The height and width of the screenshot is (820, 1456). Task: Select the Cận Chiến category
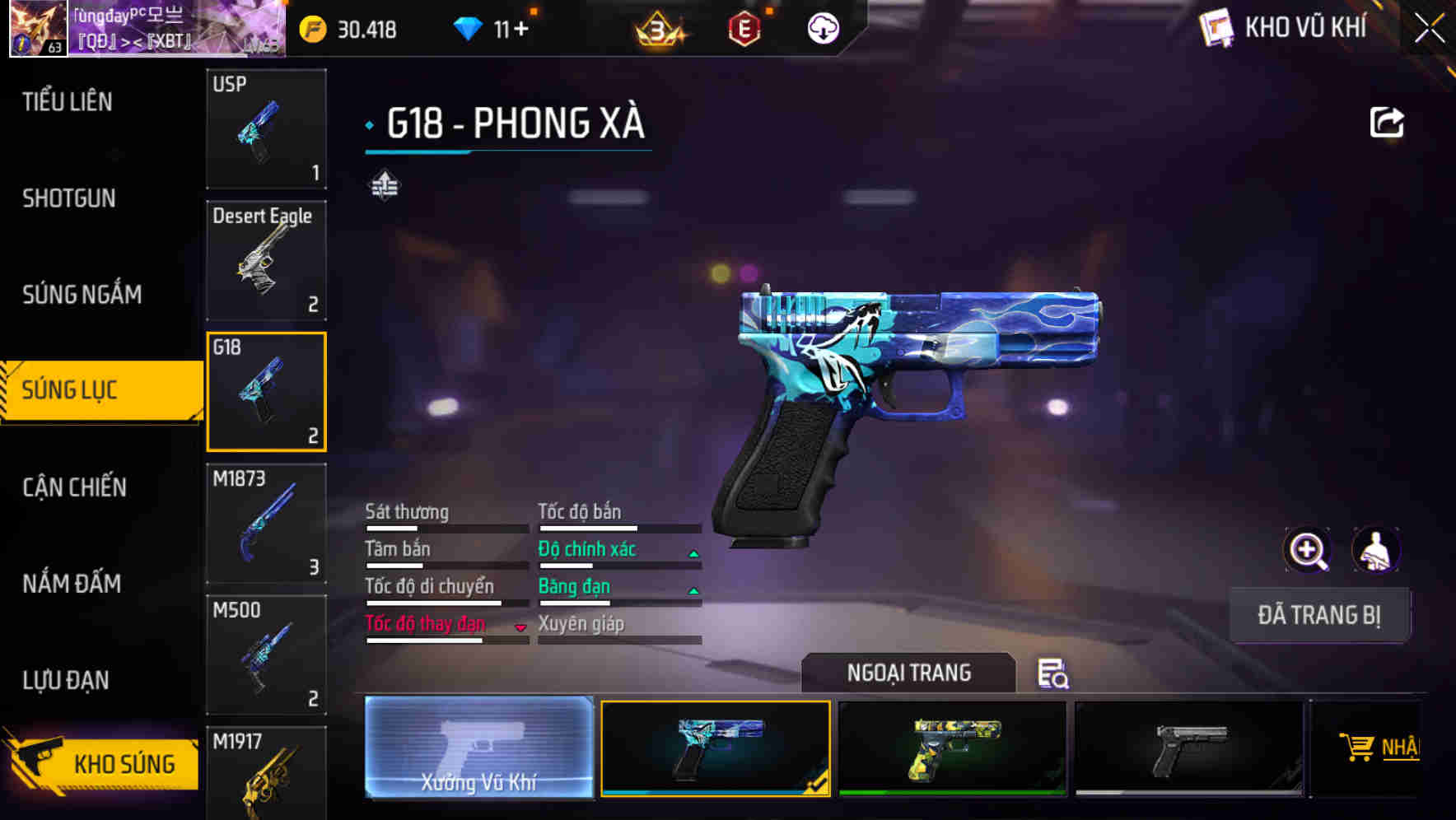click(72, 487)
